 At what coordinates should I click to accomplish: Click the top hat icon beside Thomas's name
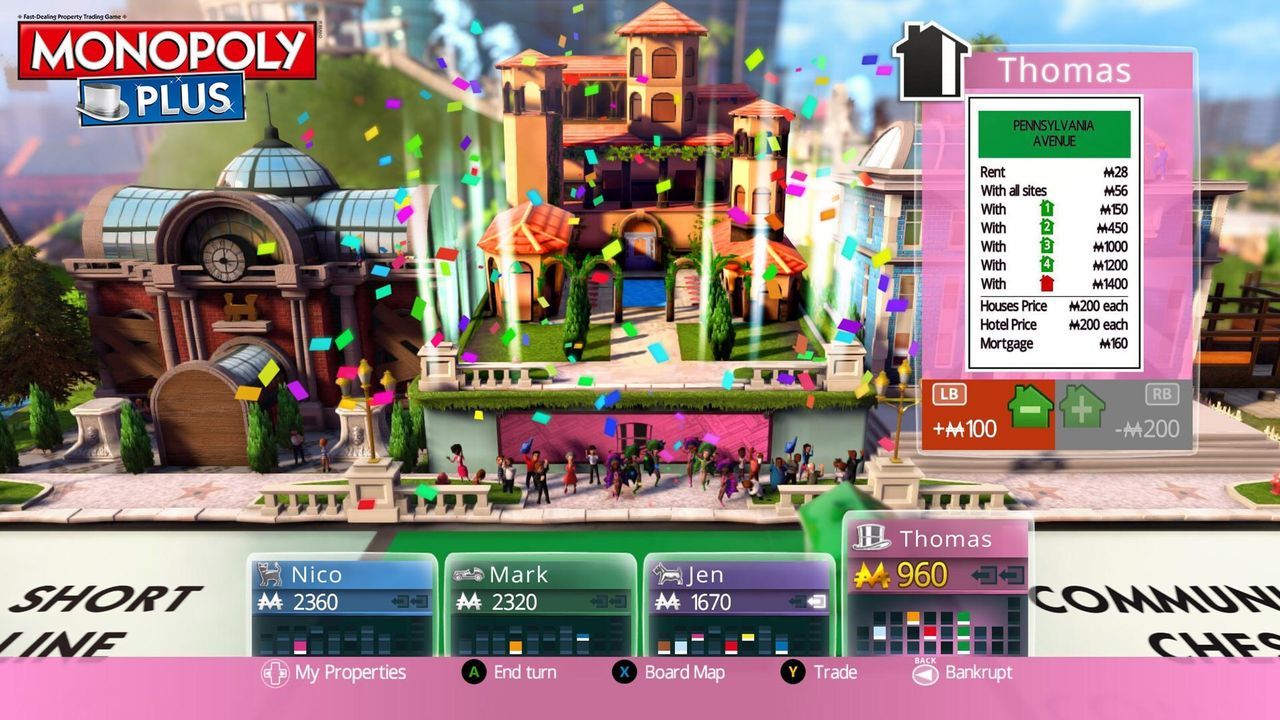[x=872, y=538]
